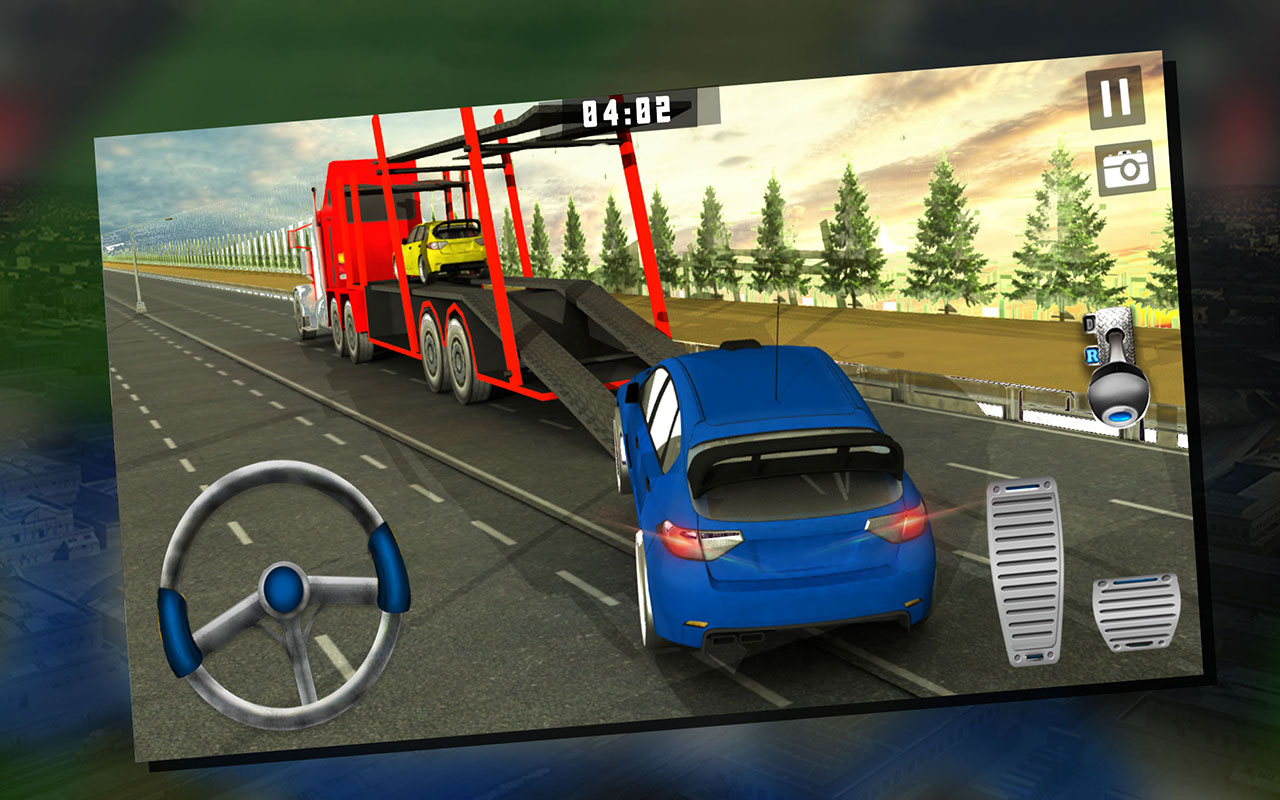Switch to Reverse by tapping R
Viewport: 1280px width, 800px height.
pos(1092,355)
